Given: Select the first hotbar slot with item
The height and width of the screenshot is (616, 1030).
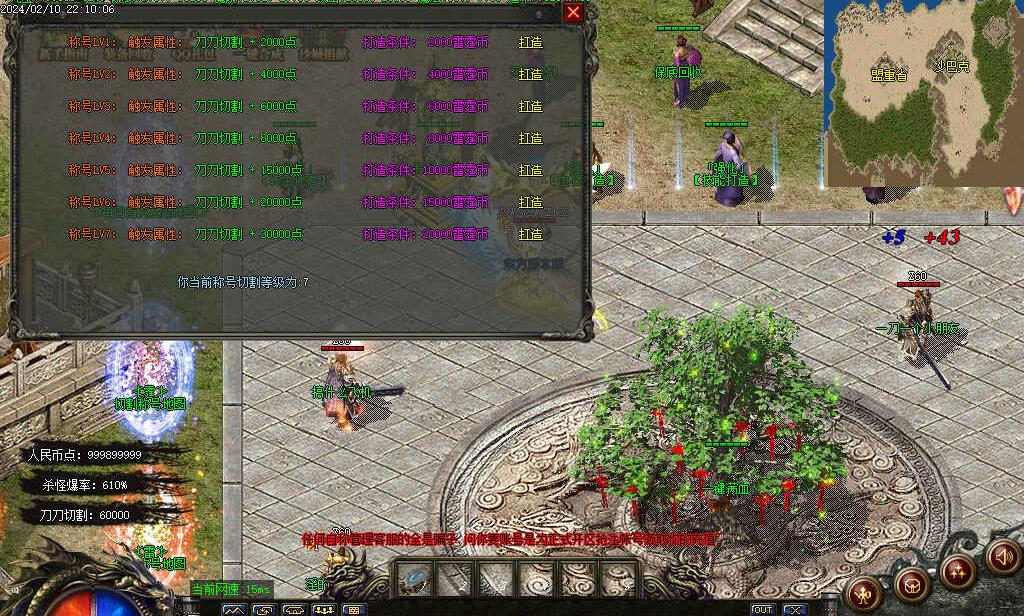Looking at the screenshot, I should [414, 577].
